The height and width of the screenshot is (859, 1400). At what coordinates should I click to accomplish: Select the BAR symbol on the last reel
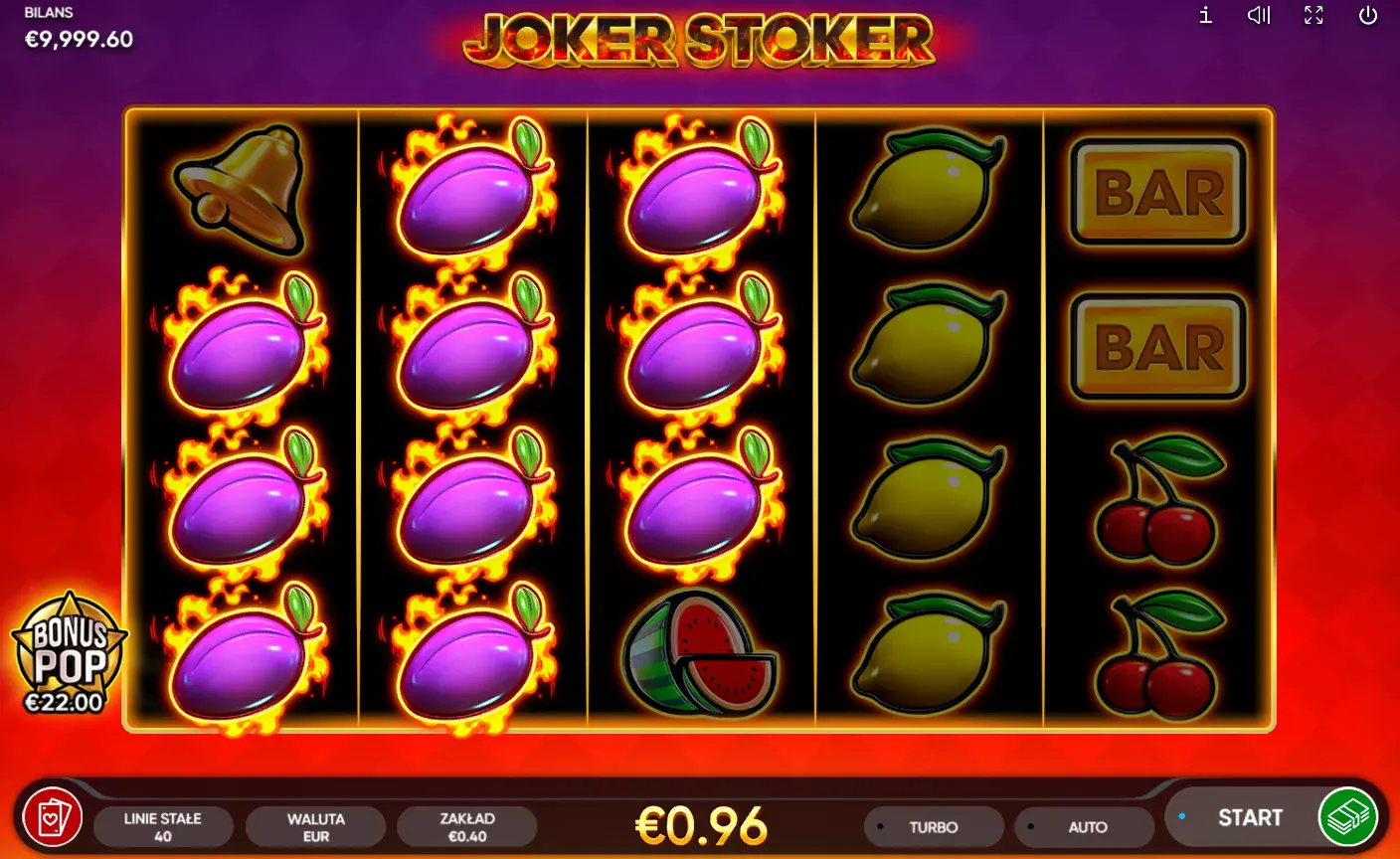coord(1156,192)
